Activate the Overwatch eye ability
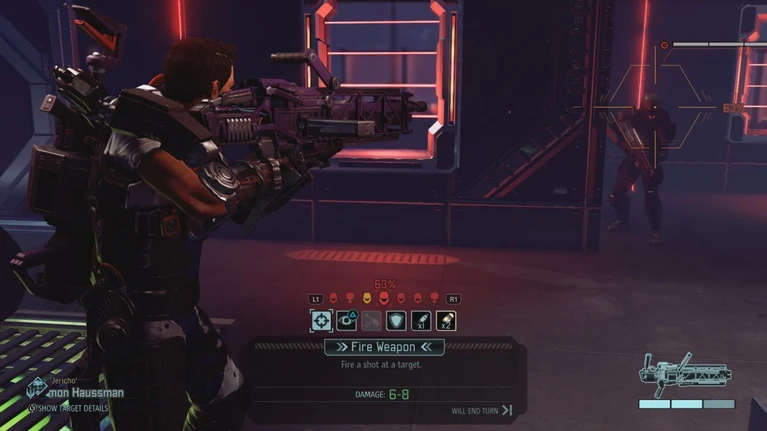This screenshot has height=431, width=767. tap(347, 320)
